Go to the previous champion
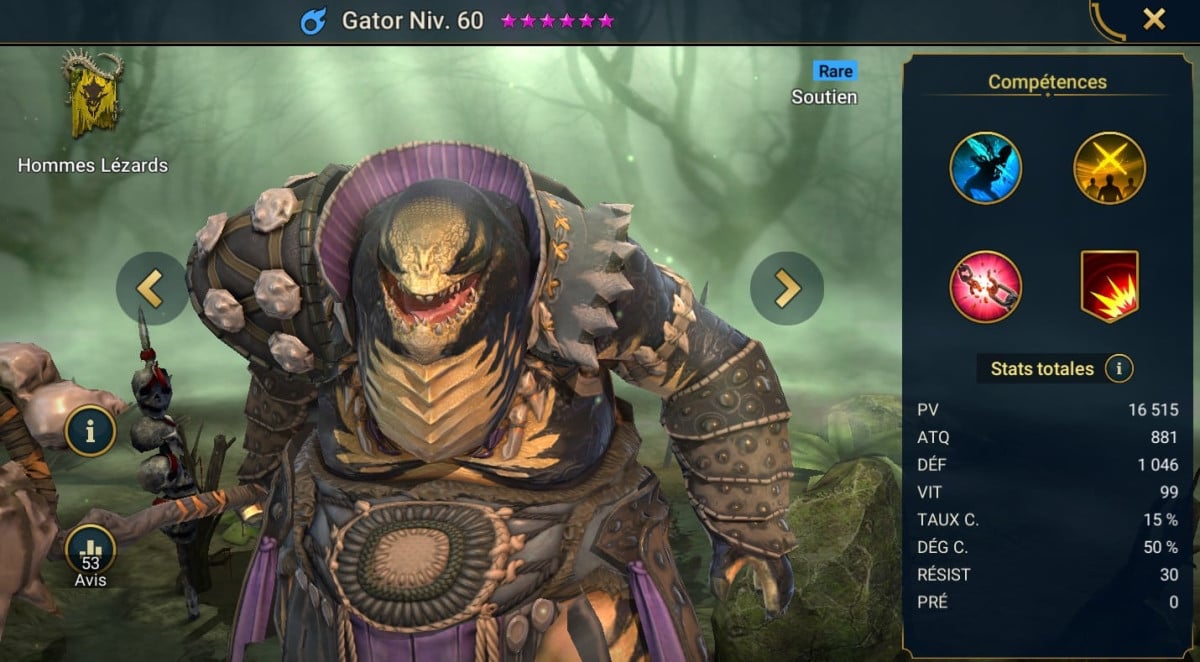 [x=152, y=288]
